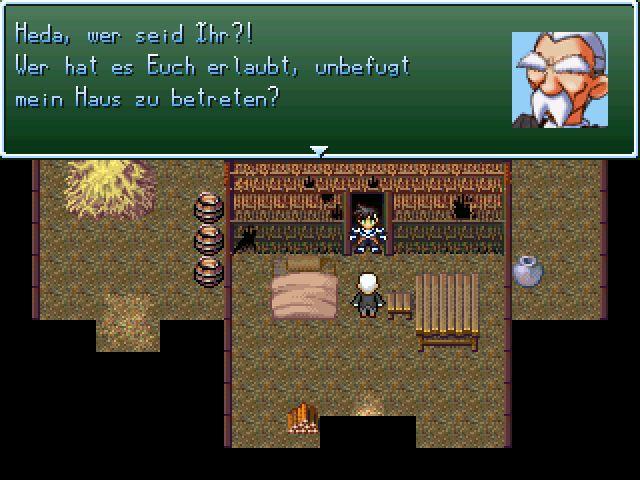The image size is (640, 480).
Task: Click the old man's speaker portrait
Action: [x=559, y=79]
